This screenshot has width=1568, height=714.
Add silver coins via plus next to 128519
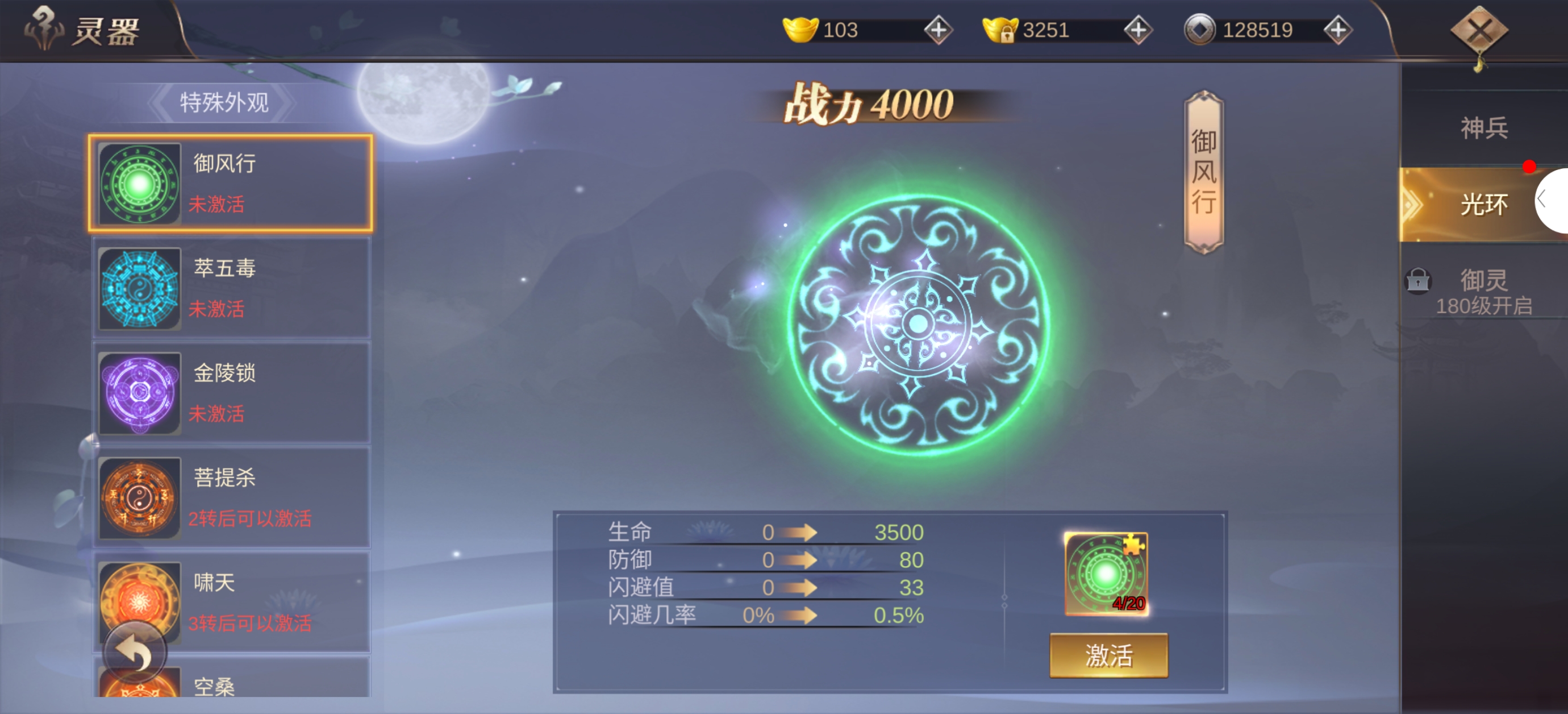[1337, 30]
